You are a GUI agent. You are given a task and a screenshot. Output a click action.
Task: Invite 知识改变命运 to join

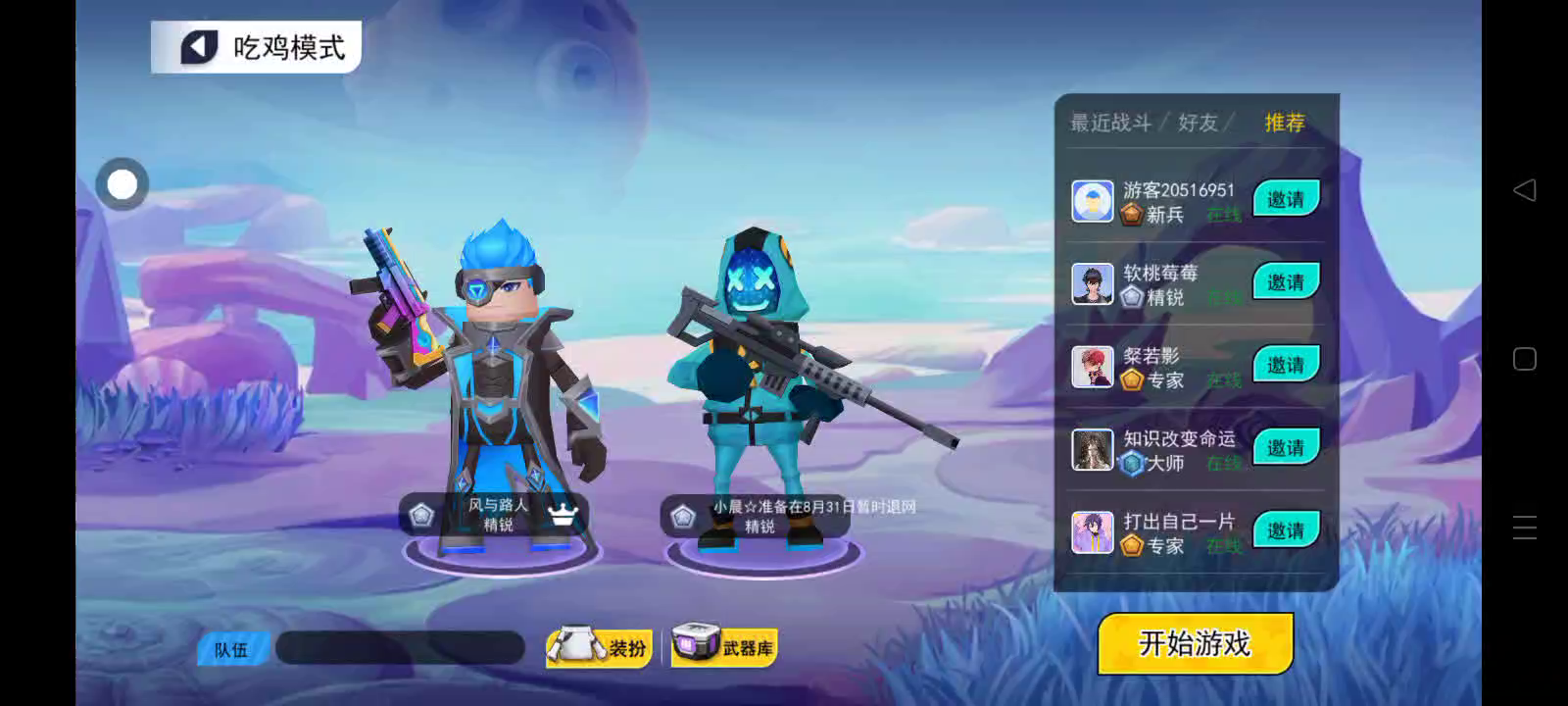(x=1286, y=448)
